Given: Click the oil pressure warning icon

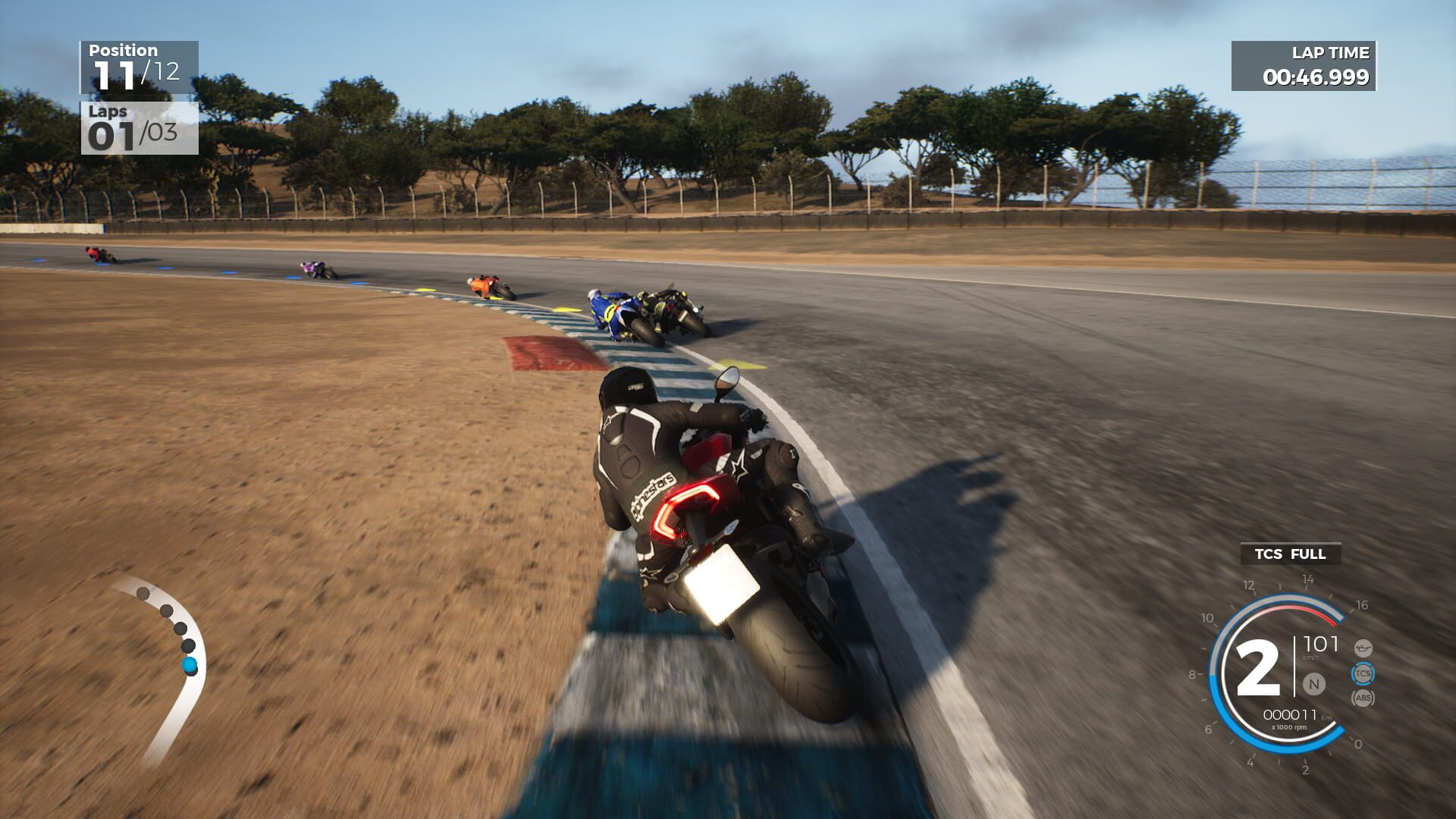Looking at the screenshot, I should [x=1363, y=648].
